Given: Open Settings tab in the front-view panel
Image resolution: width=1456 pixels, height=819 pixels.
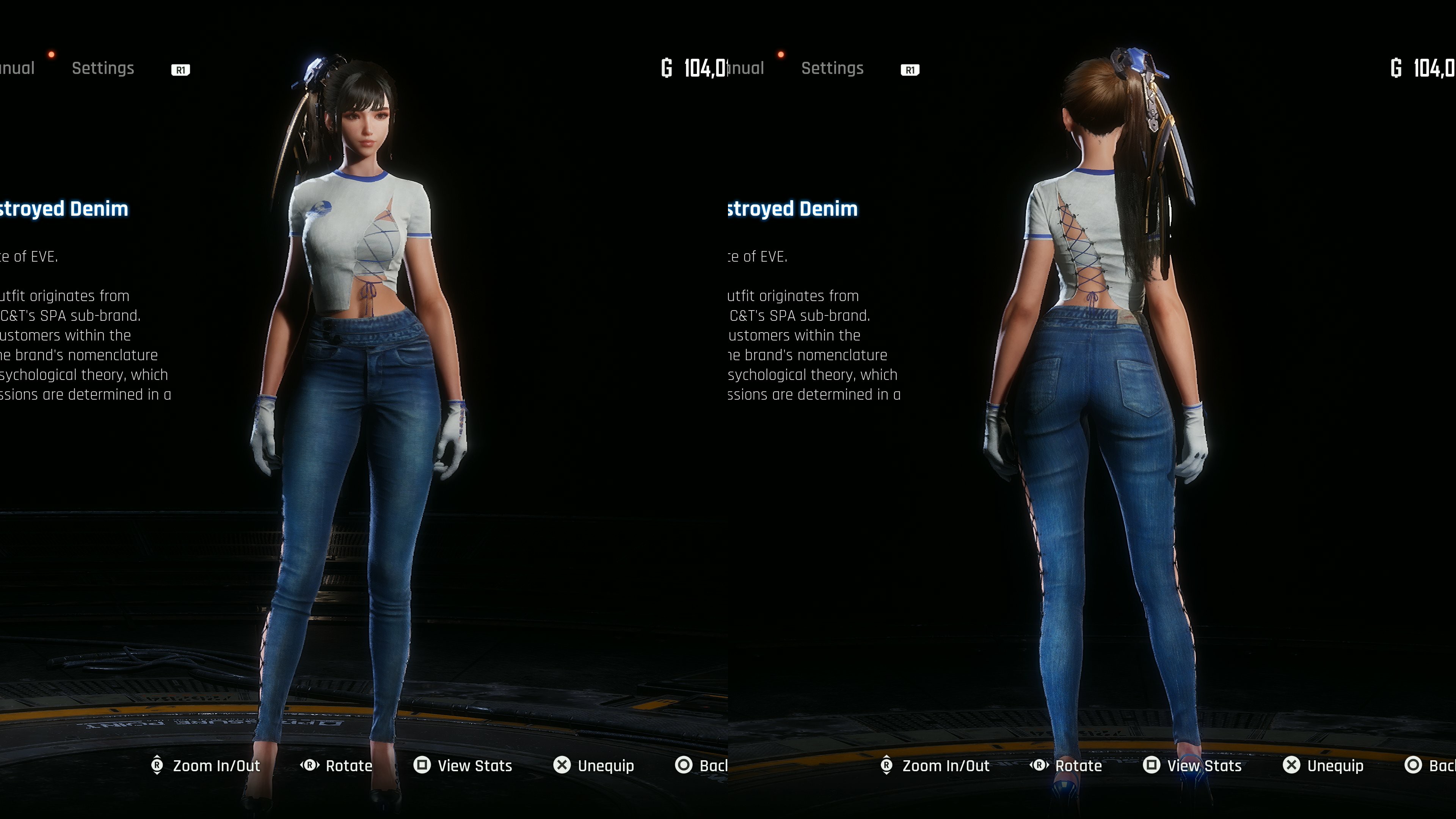Looking at the screenshot, I should [103, 68].
